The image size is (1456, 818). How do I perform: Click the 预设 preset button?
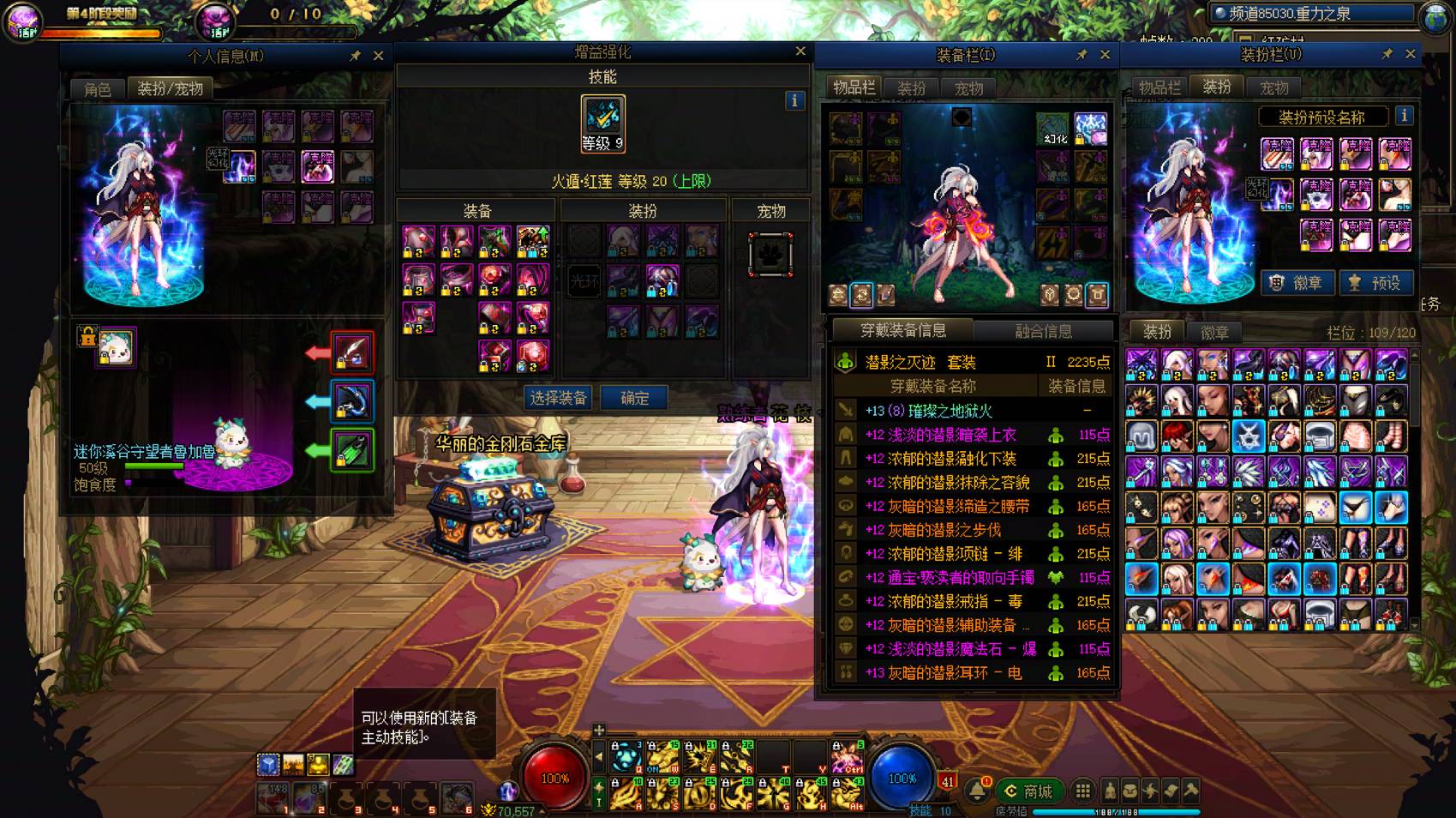[1376, 283]
